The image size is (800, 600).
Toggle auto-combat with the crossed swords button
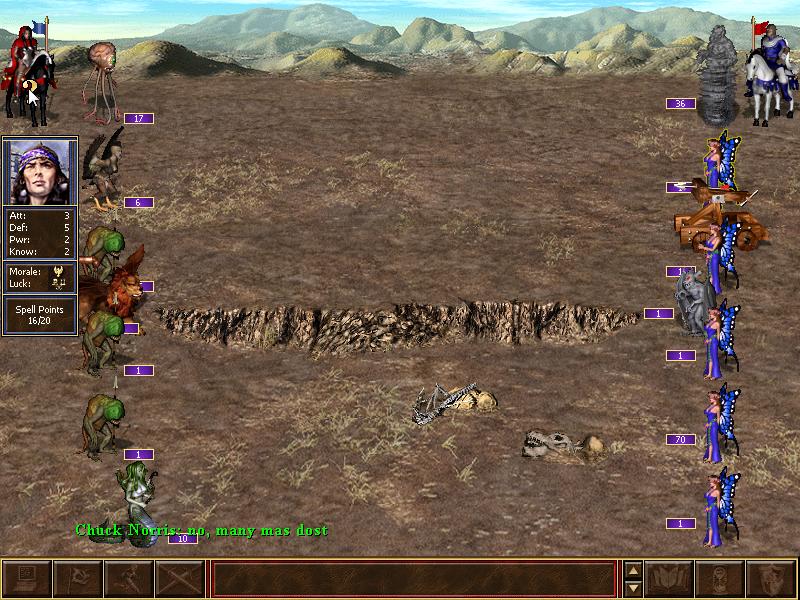pos(180,579)
